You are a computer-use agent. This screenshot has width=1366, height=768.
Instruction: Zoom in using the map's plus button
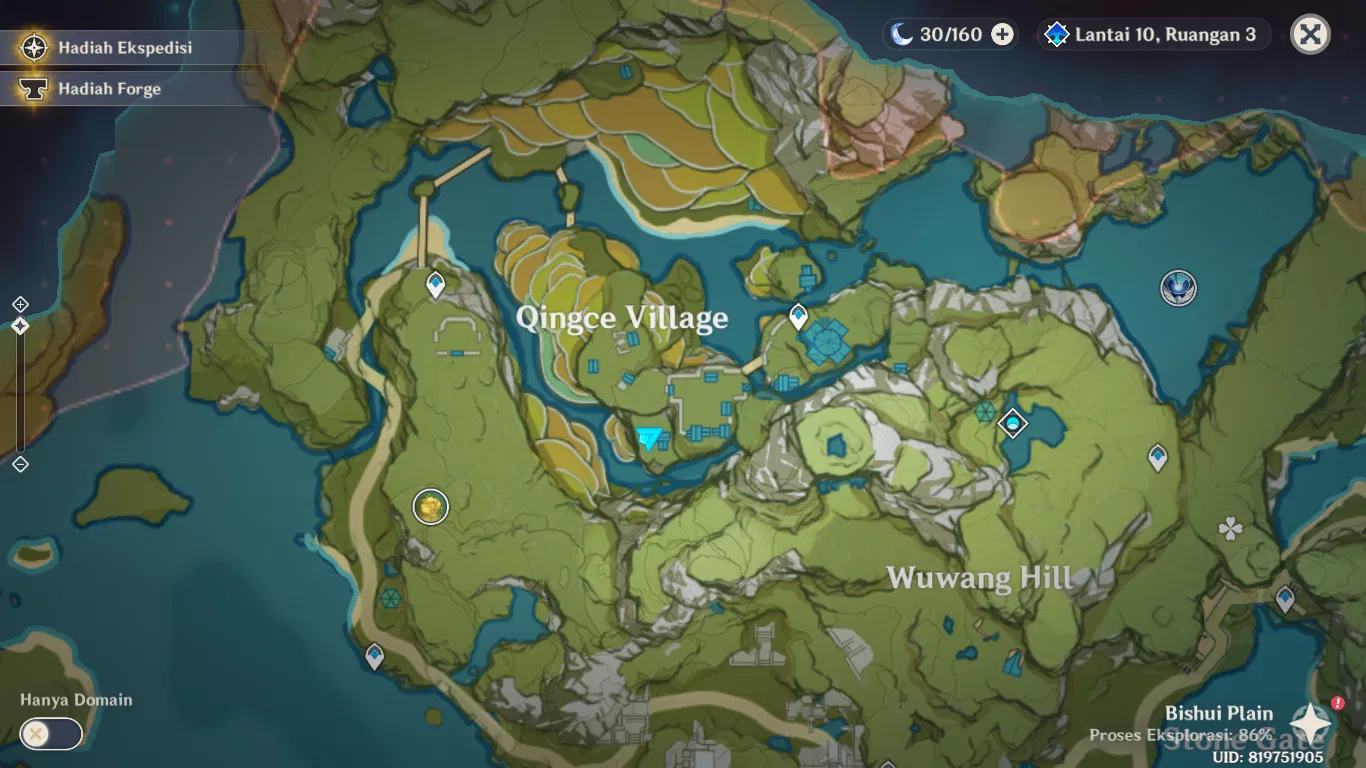pyautogui.click(x=20, y=304)
